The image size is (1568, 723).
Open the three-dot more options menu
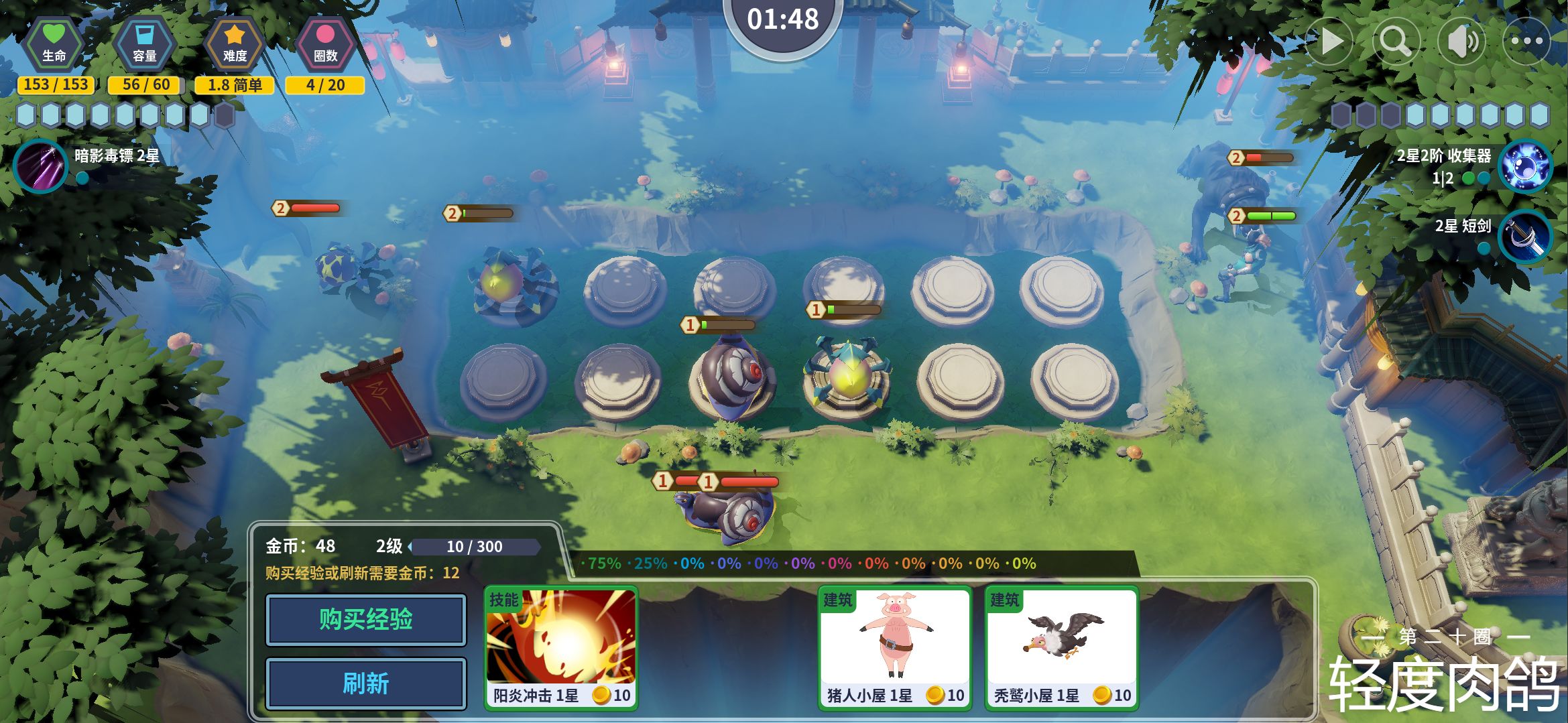[1527, 42]
